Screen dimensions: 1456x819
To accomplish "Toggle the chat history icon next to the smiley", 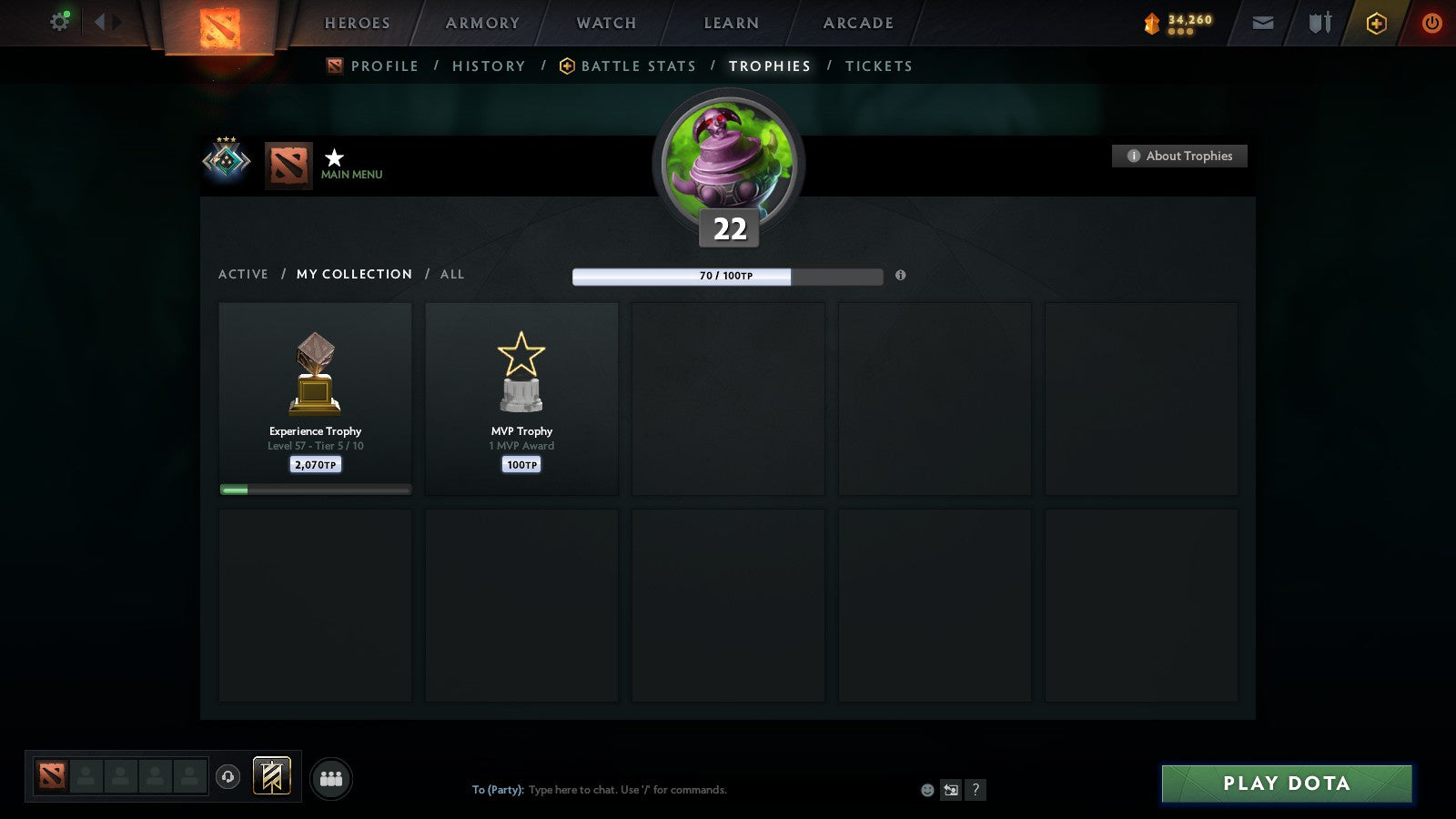I will [x=949, y=791].
